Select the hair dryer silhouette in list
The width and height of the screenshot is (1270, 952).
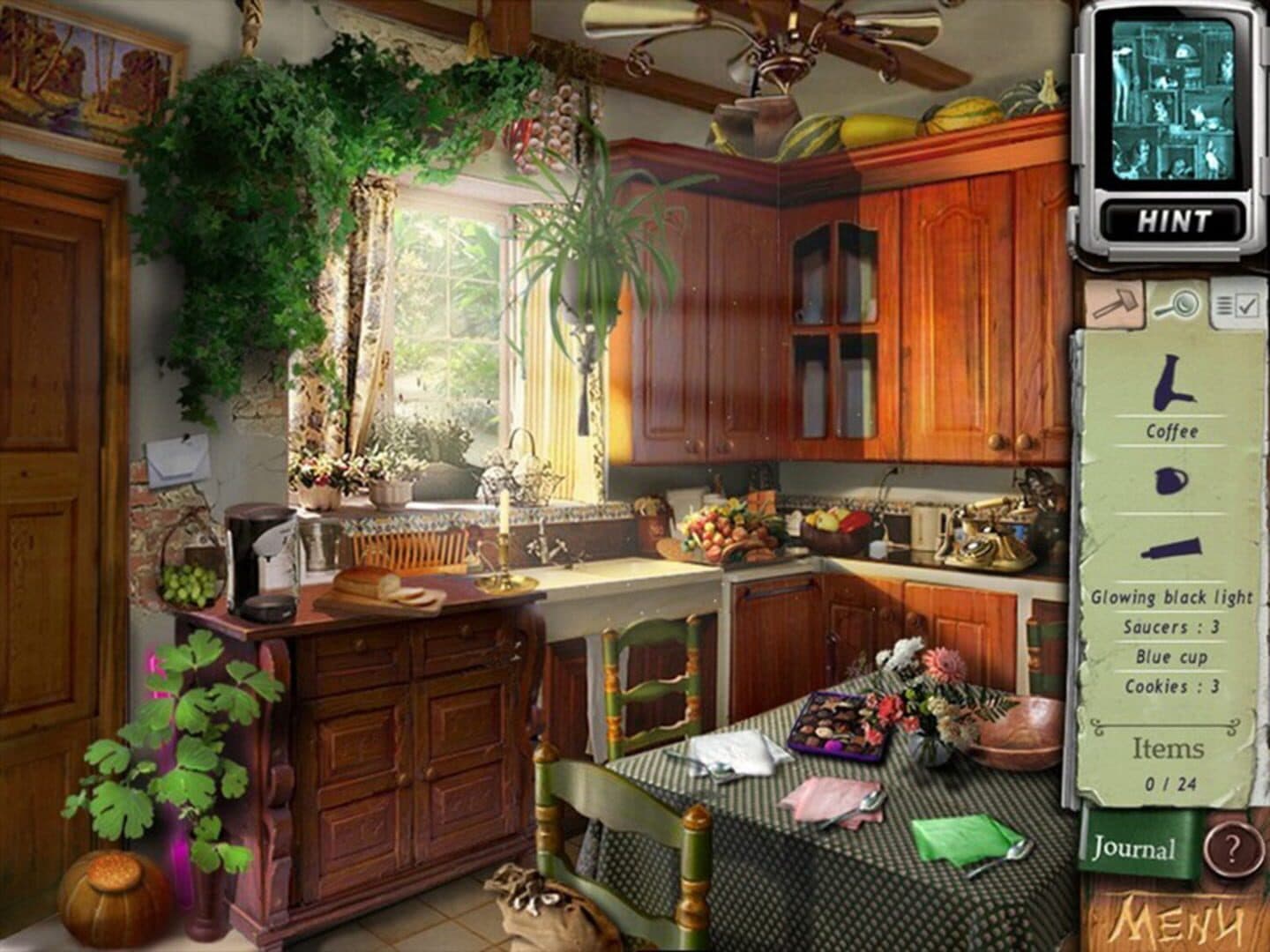coord(1172,383)
